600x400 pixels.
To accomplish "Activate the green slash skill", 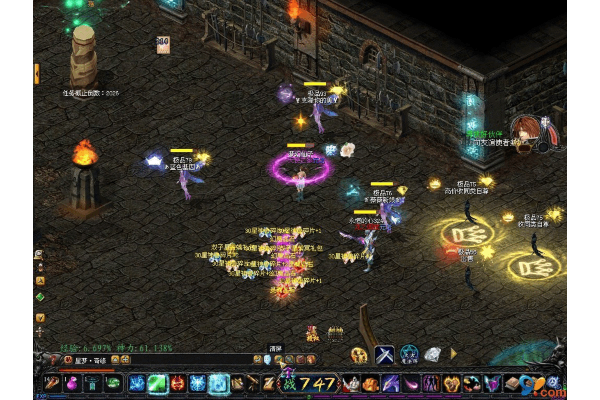I will click(159, 383).
